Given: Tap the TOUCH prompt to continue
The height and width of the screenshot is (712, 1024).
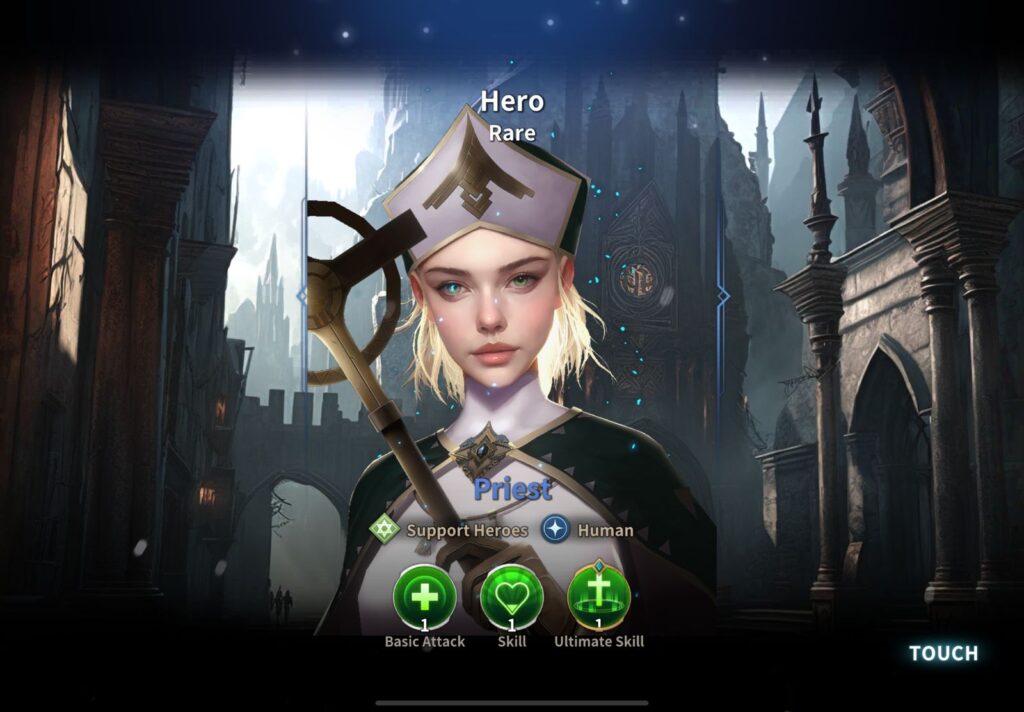Looking at the screenshot, I should pyautogui.click(x=943, y=653).
